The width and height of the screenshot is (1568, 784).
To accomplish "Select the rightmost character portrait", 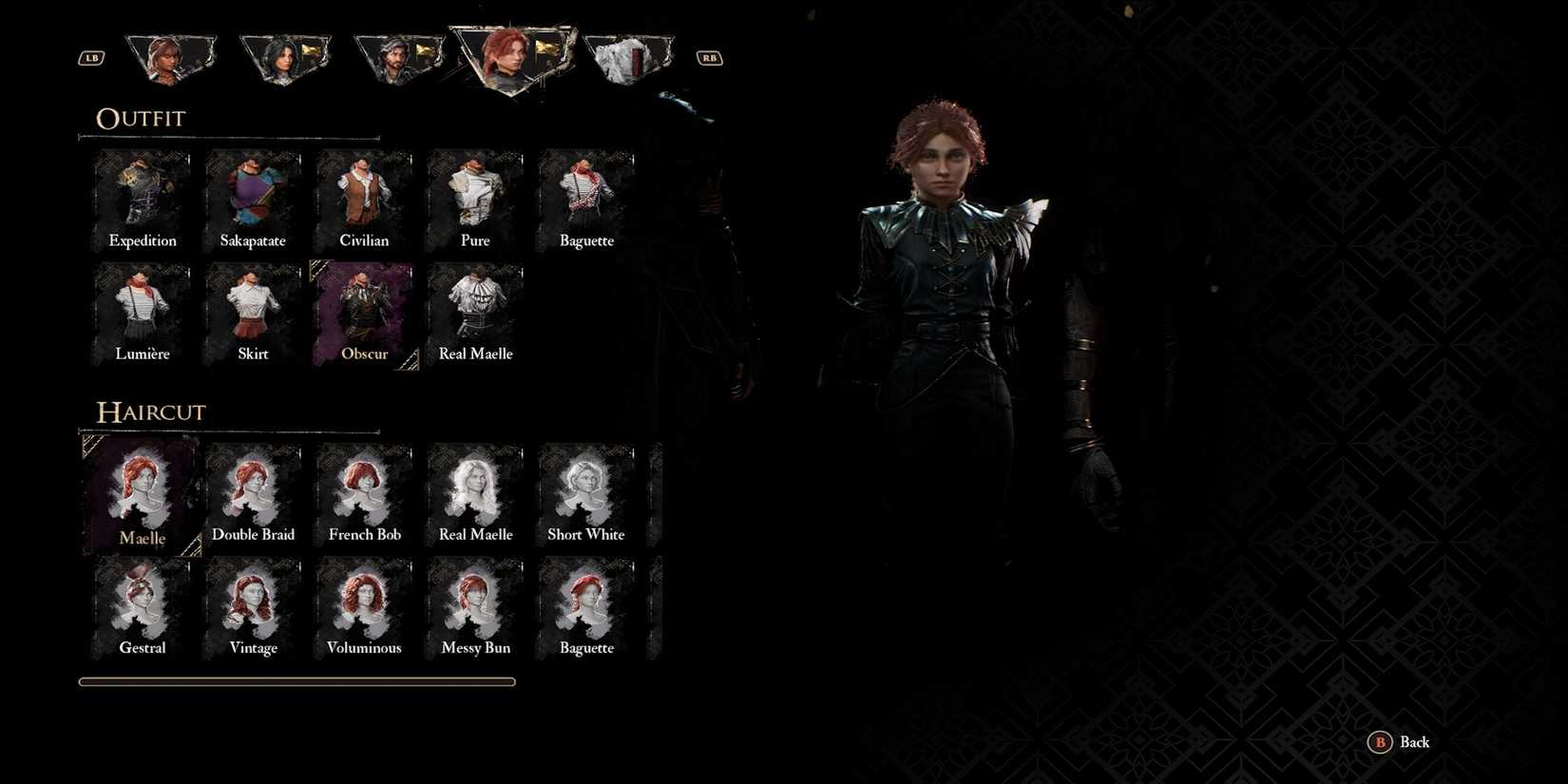I will click(630, 57).
